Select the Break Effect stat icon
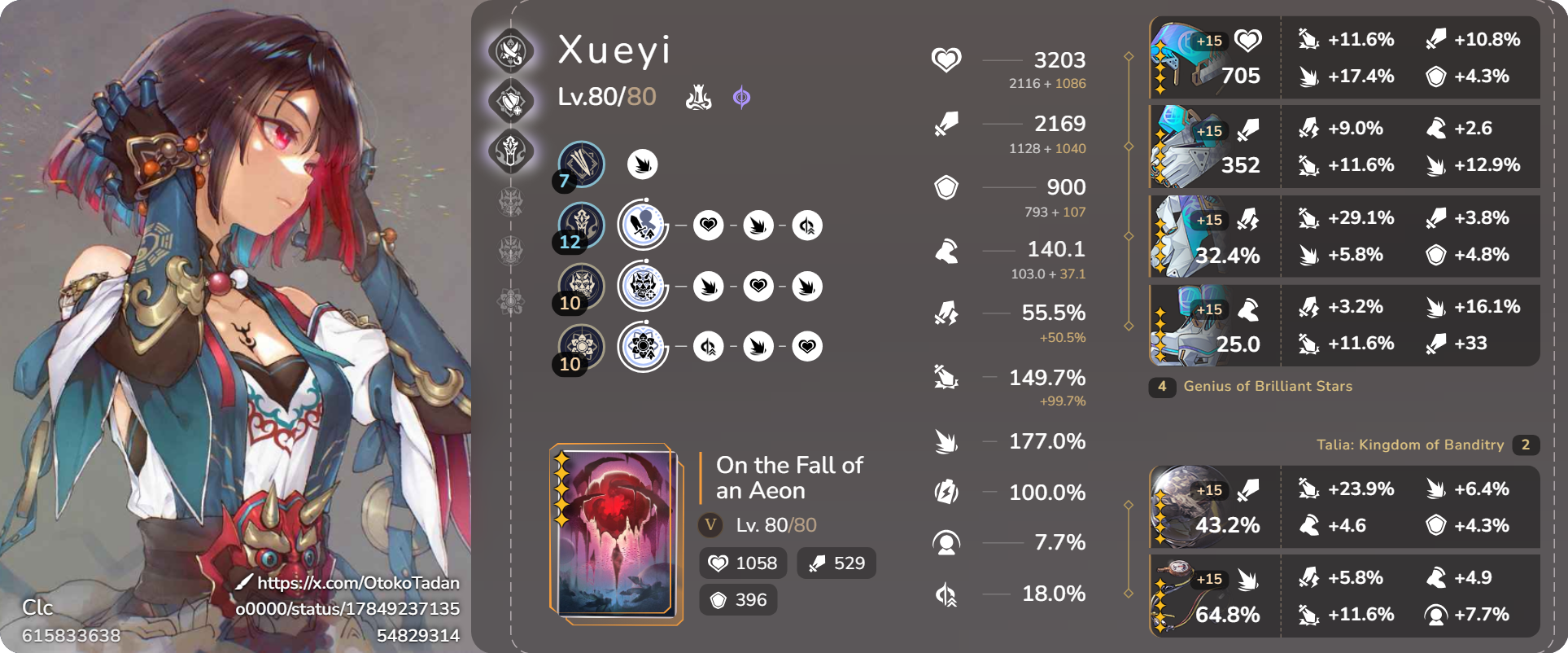Screen dimensions: 1568x653 click(945, 442)
